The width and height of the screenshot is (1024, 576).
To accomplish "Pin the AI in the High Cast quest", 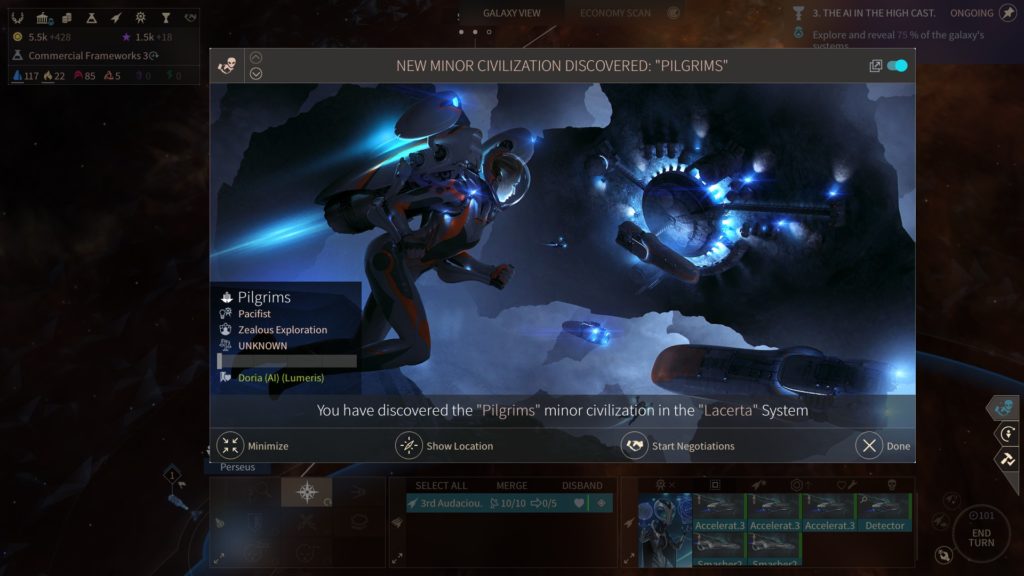I will (1006, 13).
